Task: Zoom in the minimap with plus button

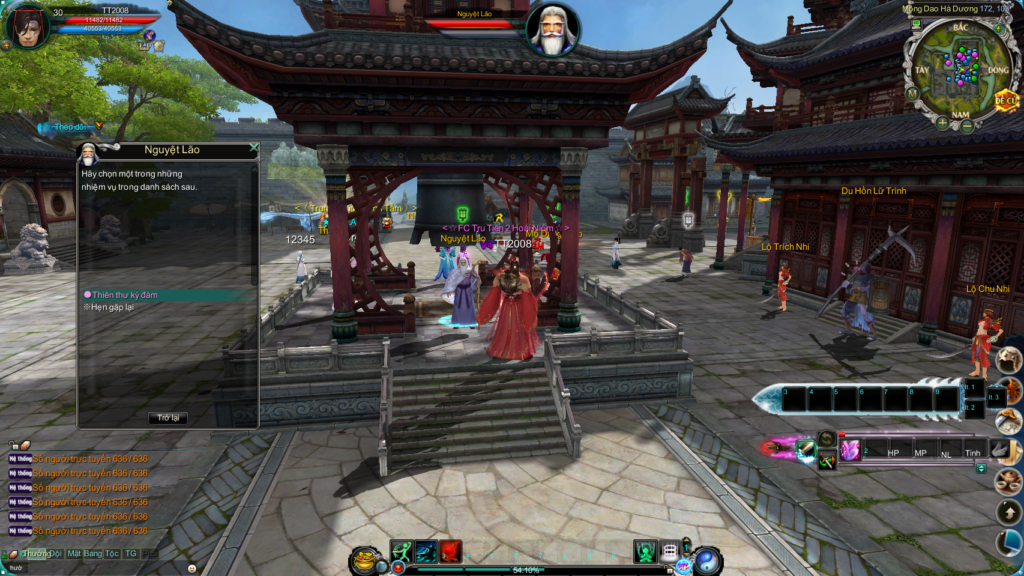Action: click(942, 122)
